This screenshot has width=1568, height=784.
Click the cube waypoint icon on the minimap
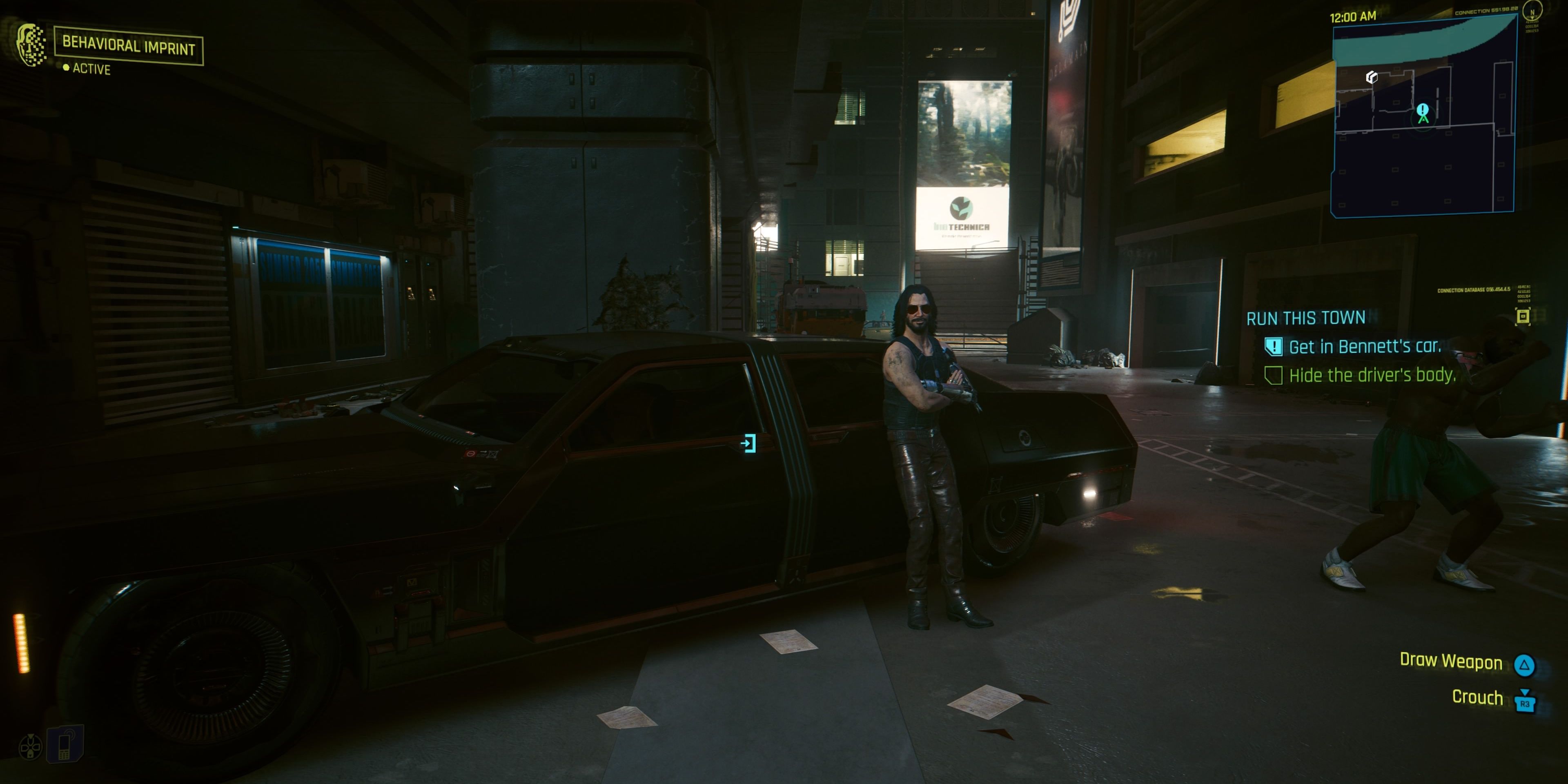[1372, 77]
